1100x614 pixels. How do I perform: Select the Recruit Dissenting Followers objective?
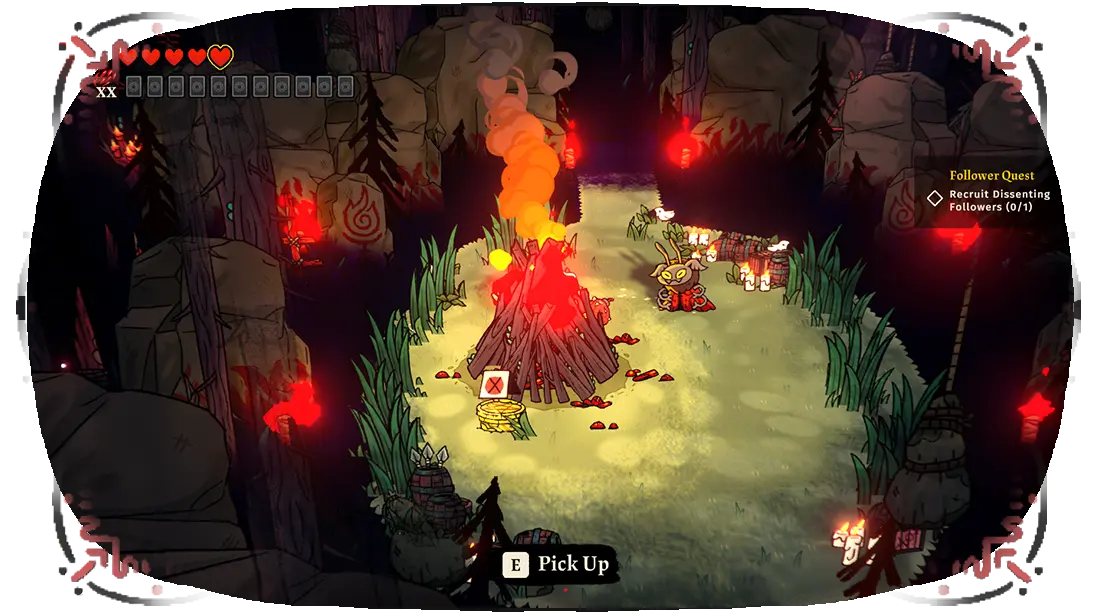[x=998, y=200]
